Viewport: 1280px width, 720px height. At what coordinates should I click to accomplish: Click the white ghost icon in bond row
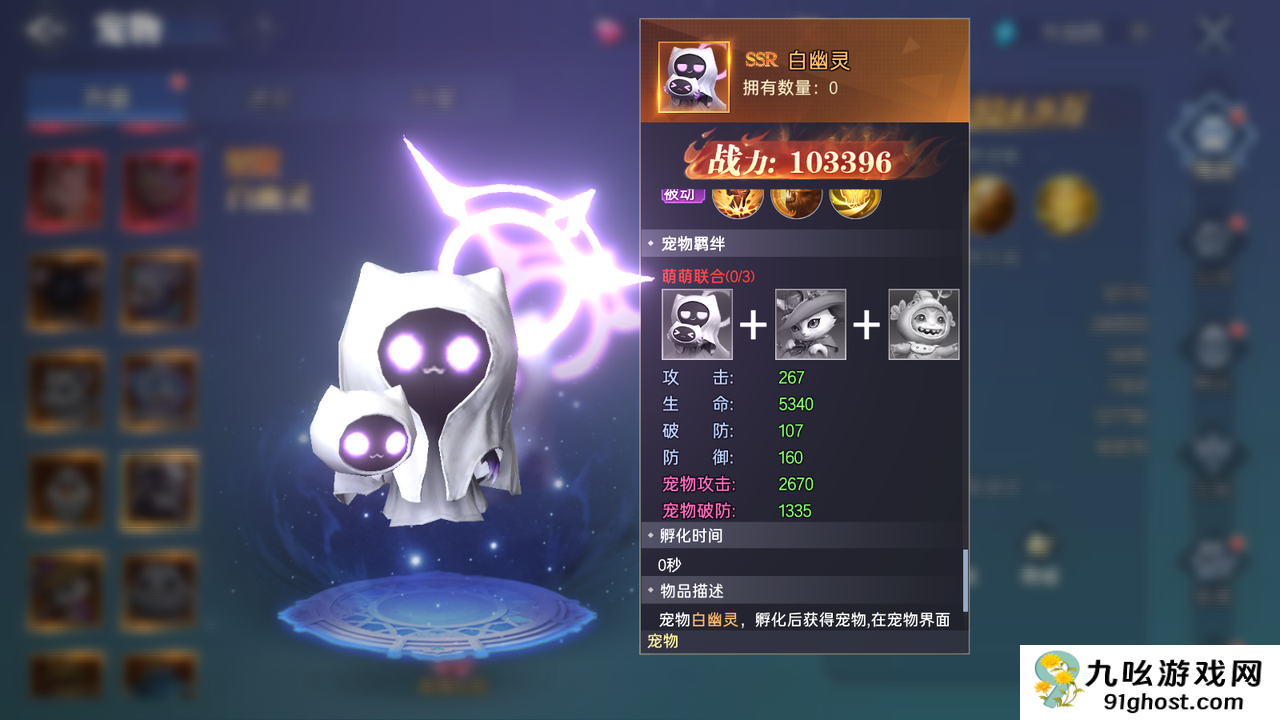pyautogui.click(x=695, y=324)
